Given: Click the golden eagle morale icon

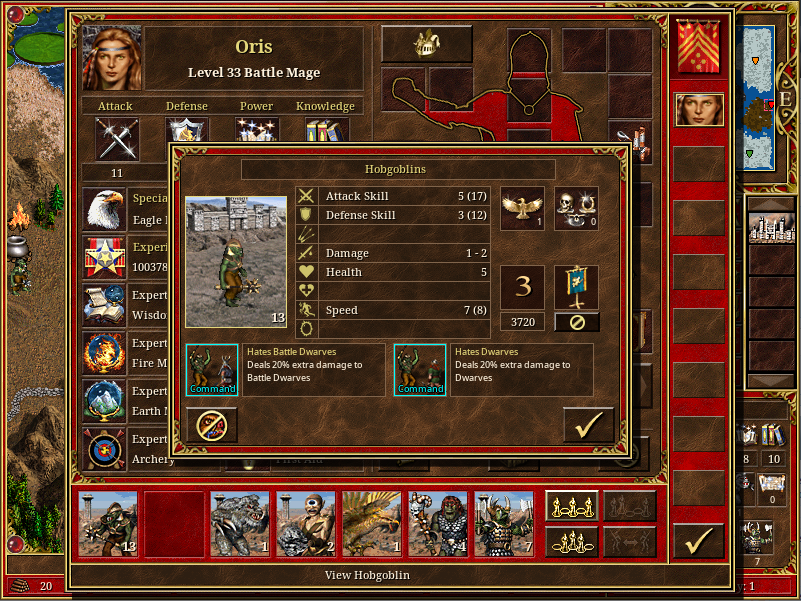Looking at the screenshot, I should tap(522, 208).
